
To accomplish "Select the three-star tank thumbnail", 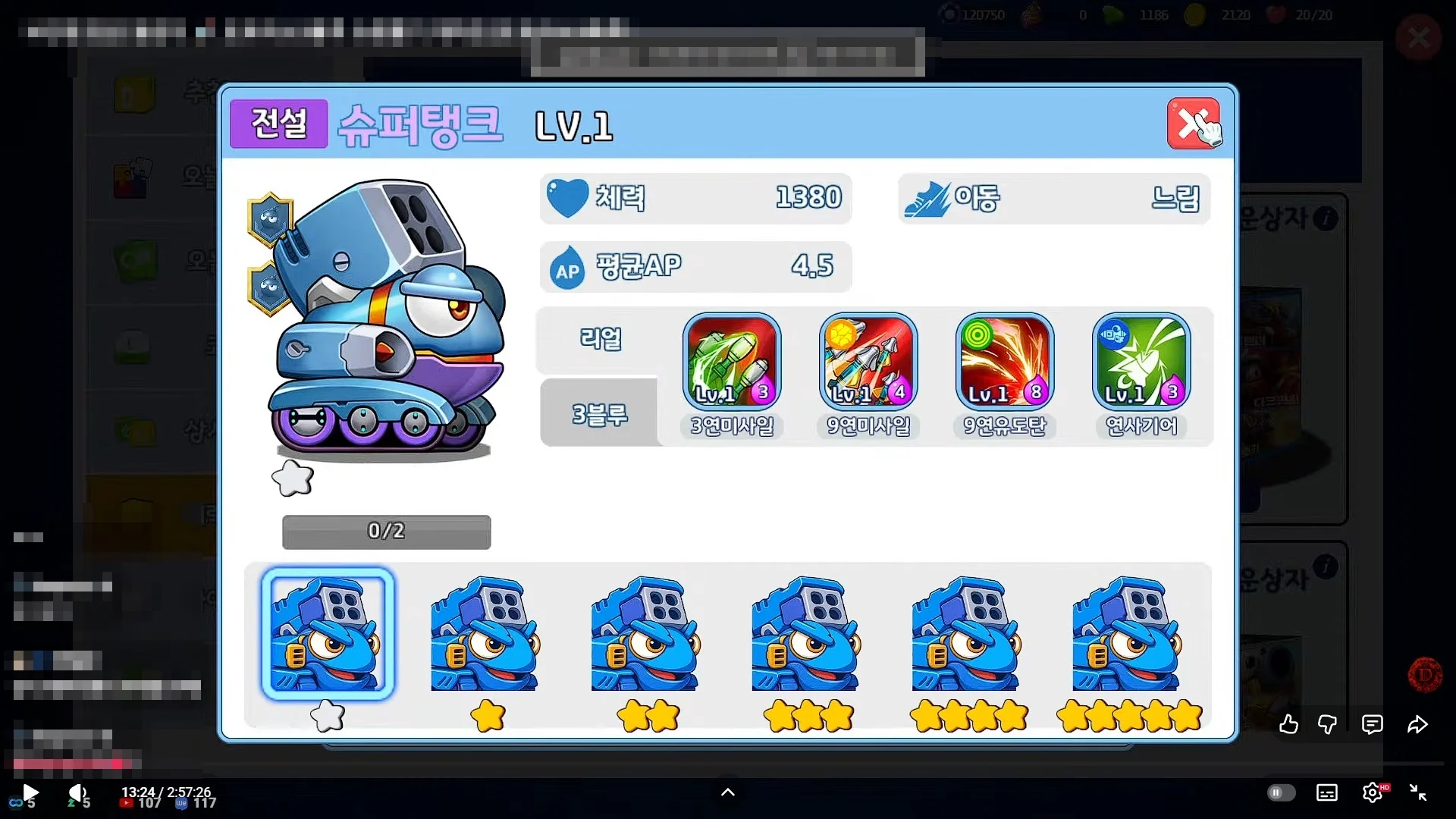I will (x=806, y=634).
